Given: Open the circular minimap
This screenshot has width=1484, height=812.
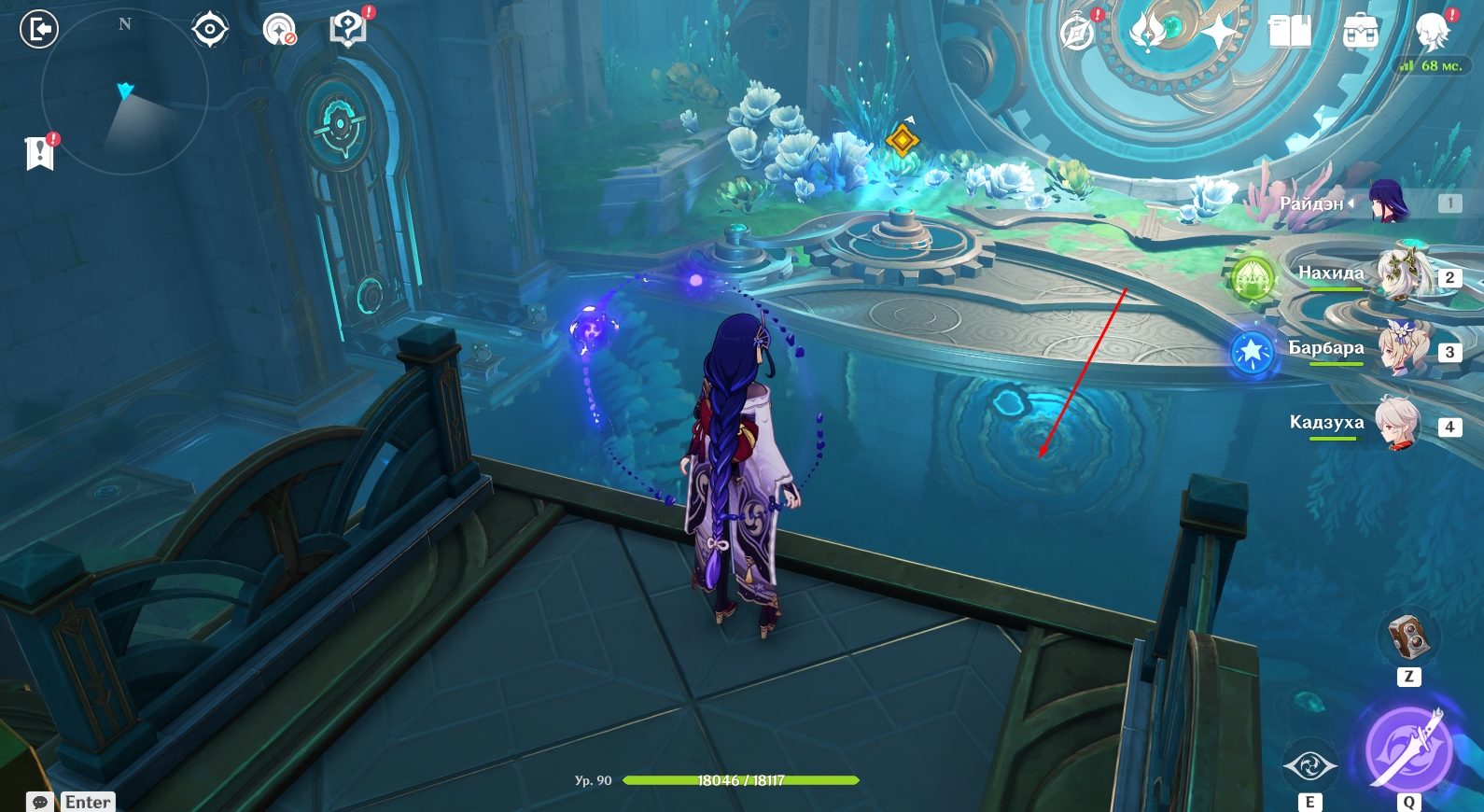Looking at the screenshot, I should (124, 92).
